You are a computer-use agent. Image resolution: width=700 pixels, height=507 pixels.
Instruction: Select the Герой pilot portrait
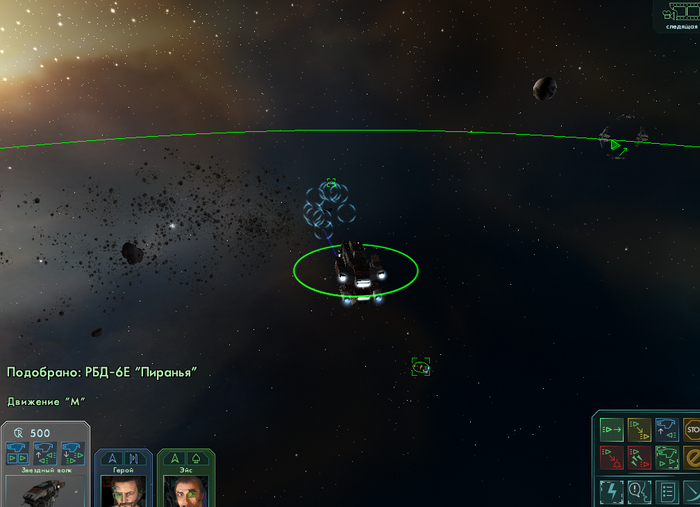coord(124,490)
